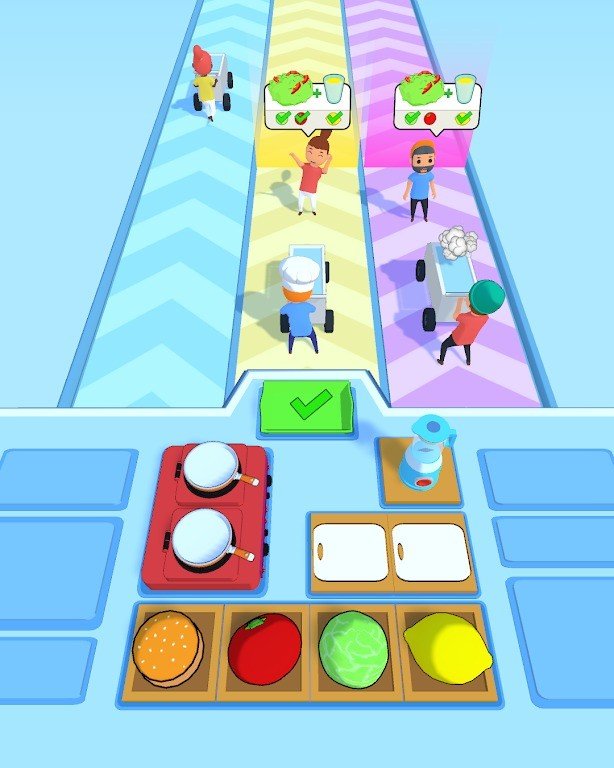Tap the green checkmark serve button
614x768 pixels.
[x=307, y=407]
